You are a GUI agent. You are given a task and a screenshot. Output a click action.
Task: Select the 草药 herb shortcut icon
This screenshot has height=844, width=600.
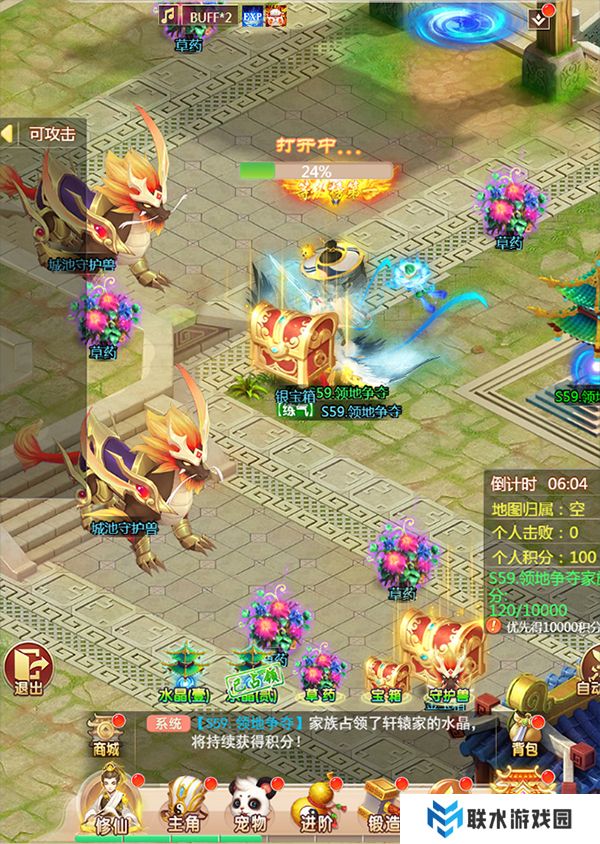pyautogui.click(x=320, y=672)
